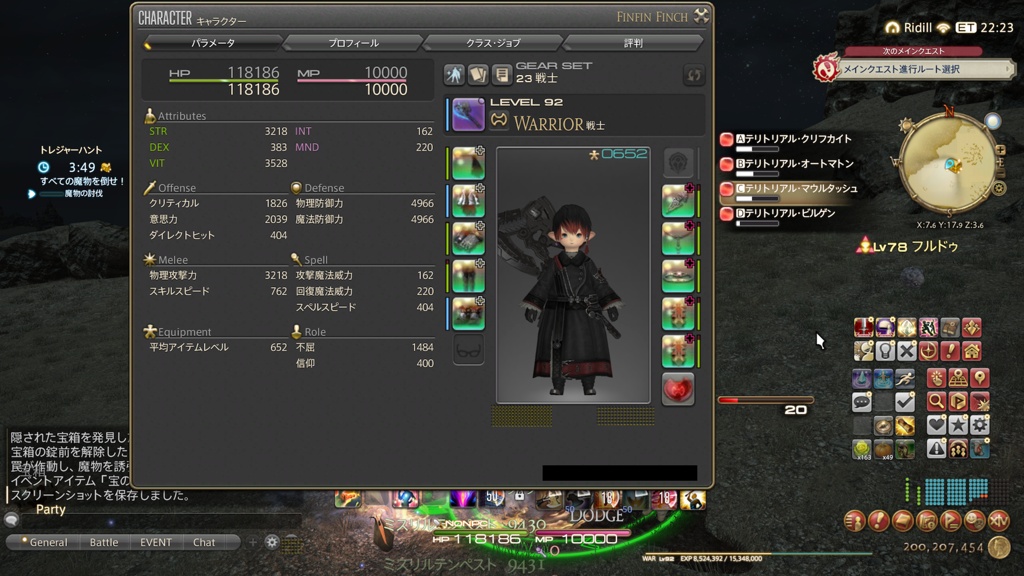Select duty list entry テリトリアル・クリフカイト

click(x=794, y=139)
